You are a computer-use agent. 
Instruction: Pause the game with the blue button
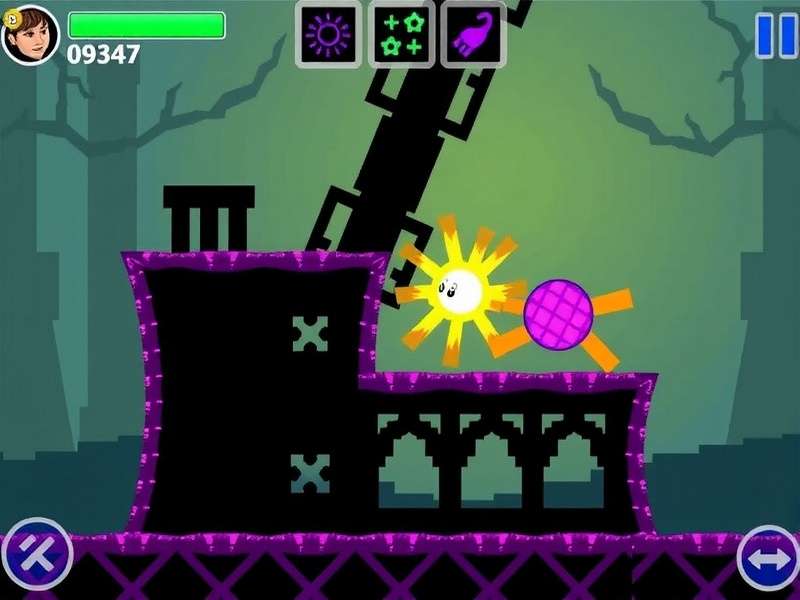[776, 35]
